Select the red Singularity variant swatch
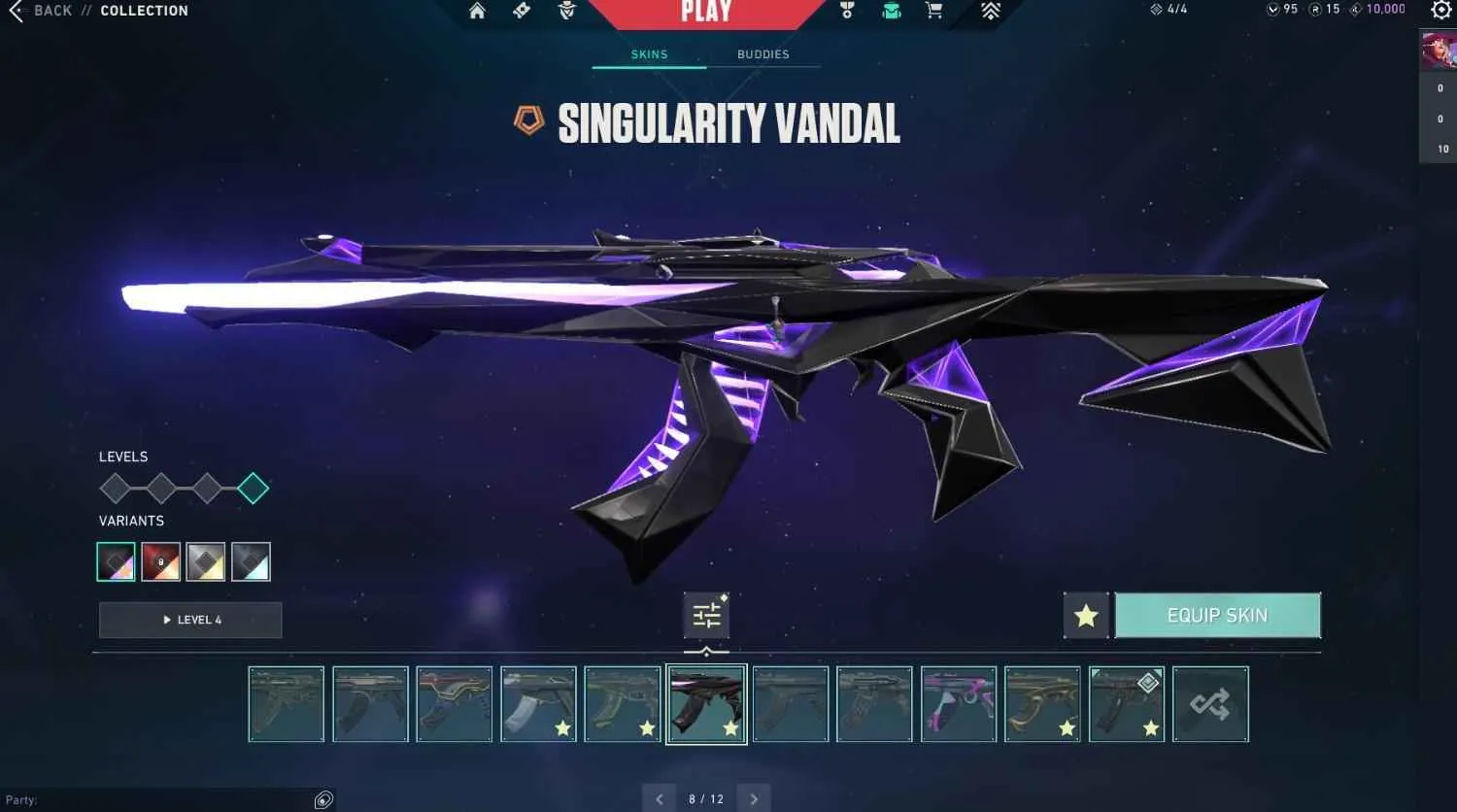 pos(160,561)
